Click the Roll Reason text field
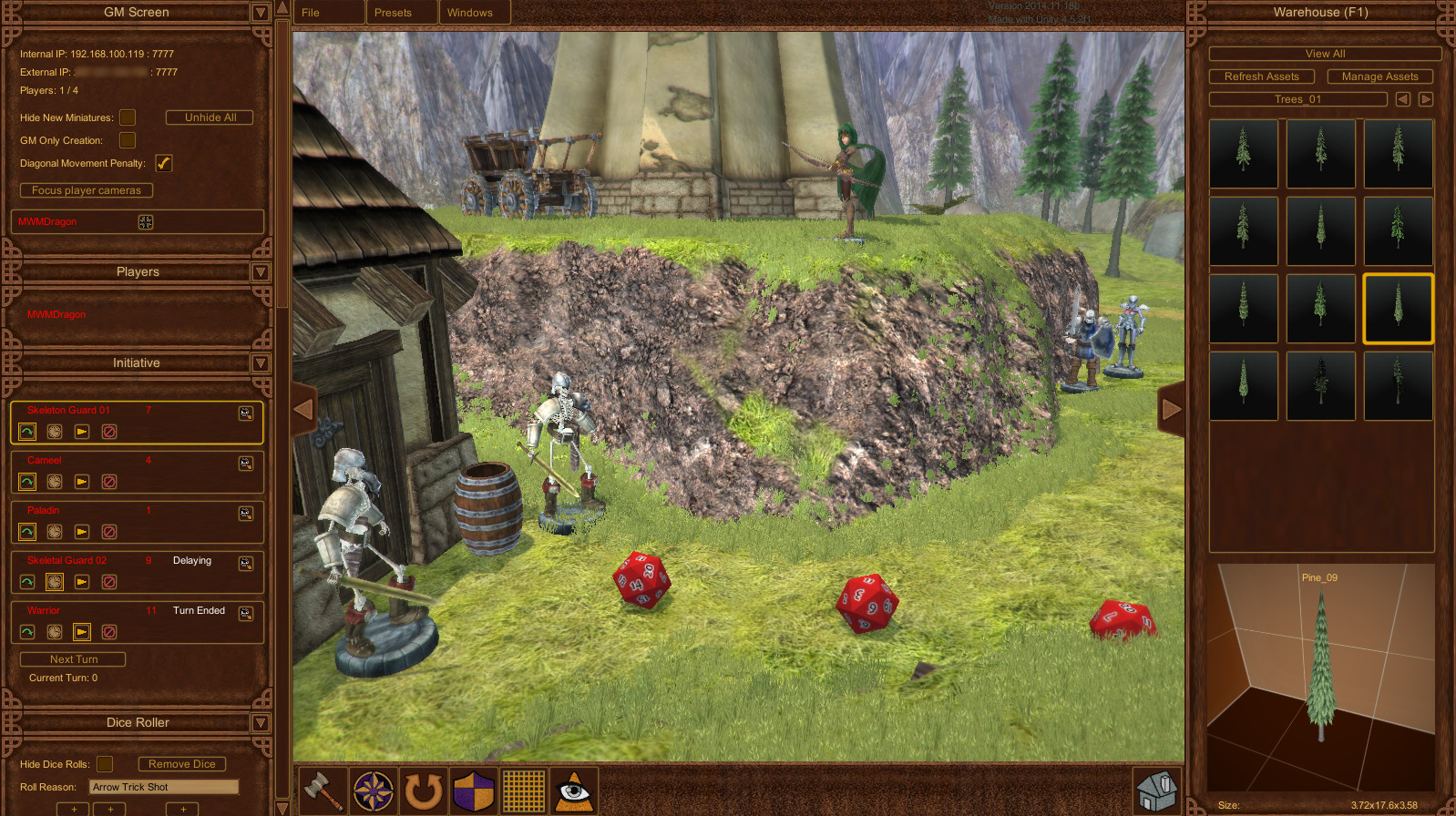Viewport: 1456px width, 816px height. (x=162, y=786)
